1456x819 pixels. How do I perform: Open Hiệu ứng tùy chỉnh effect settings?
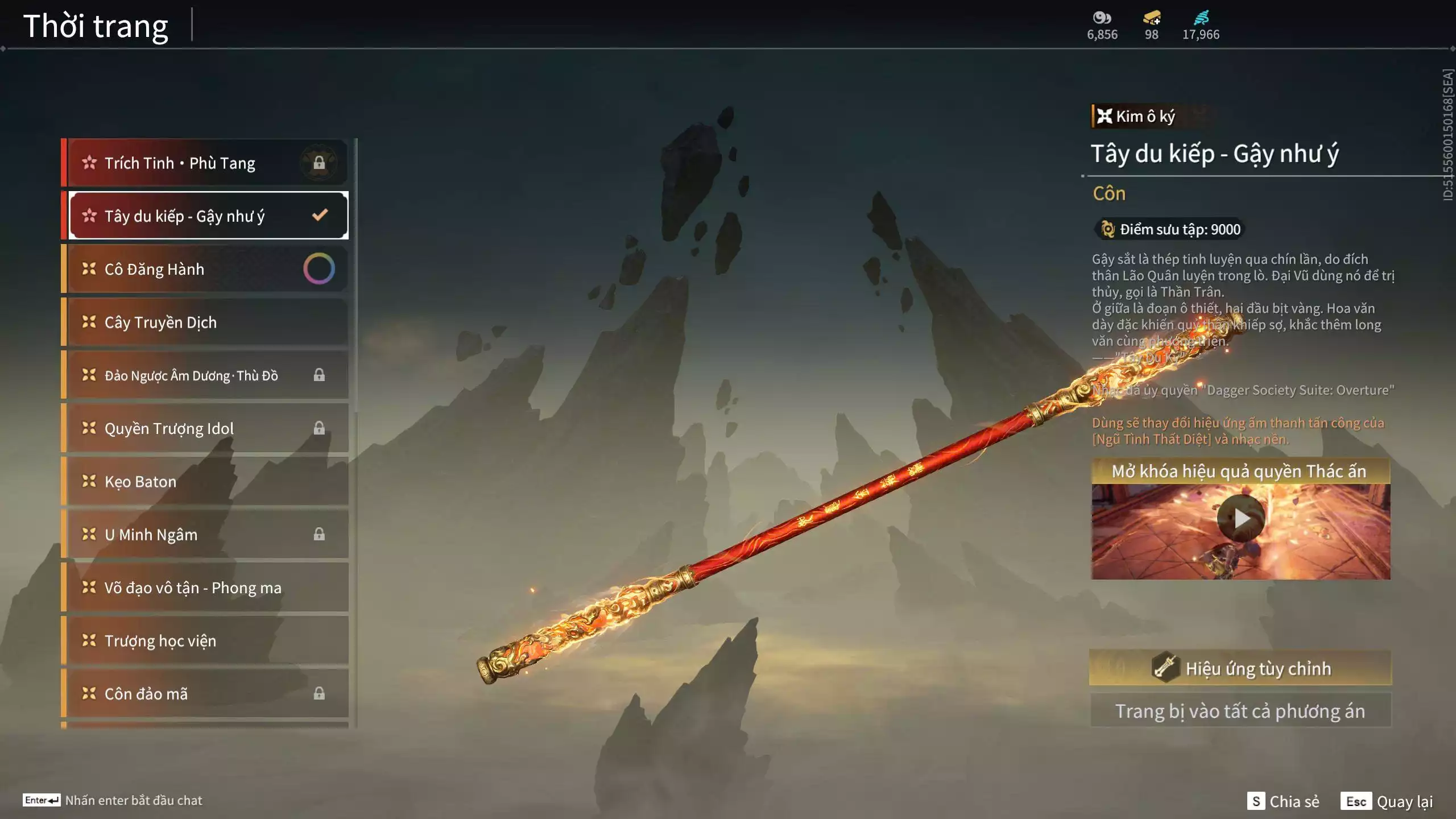(1240, 668)
